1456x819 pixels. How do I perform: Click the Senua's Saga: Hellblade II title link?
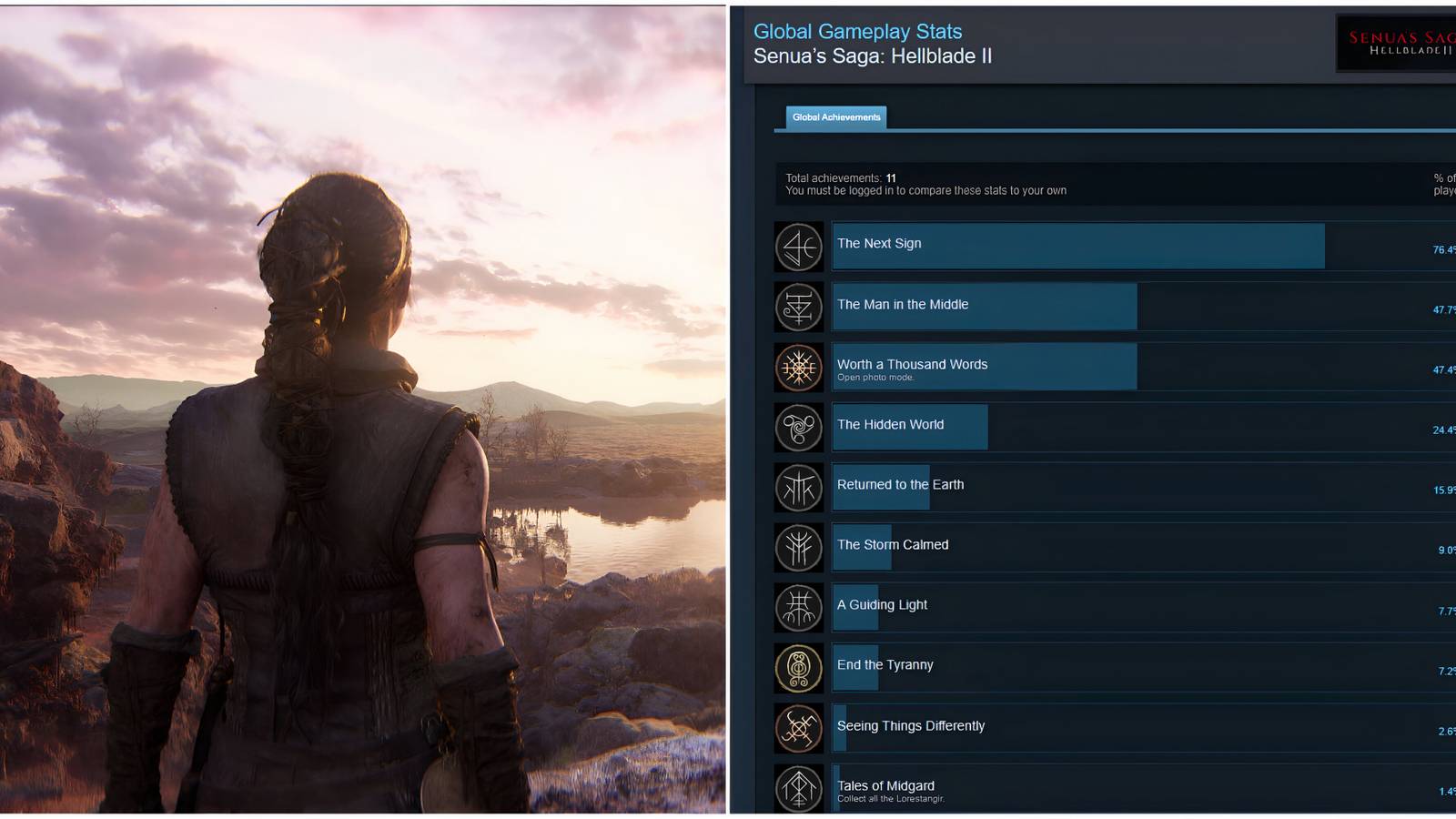(x=873, y=56)
